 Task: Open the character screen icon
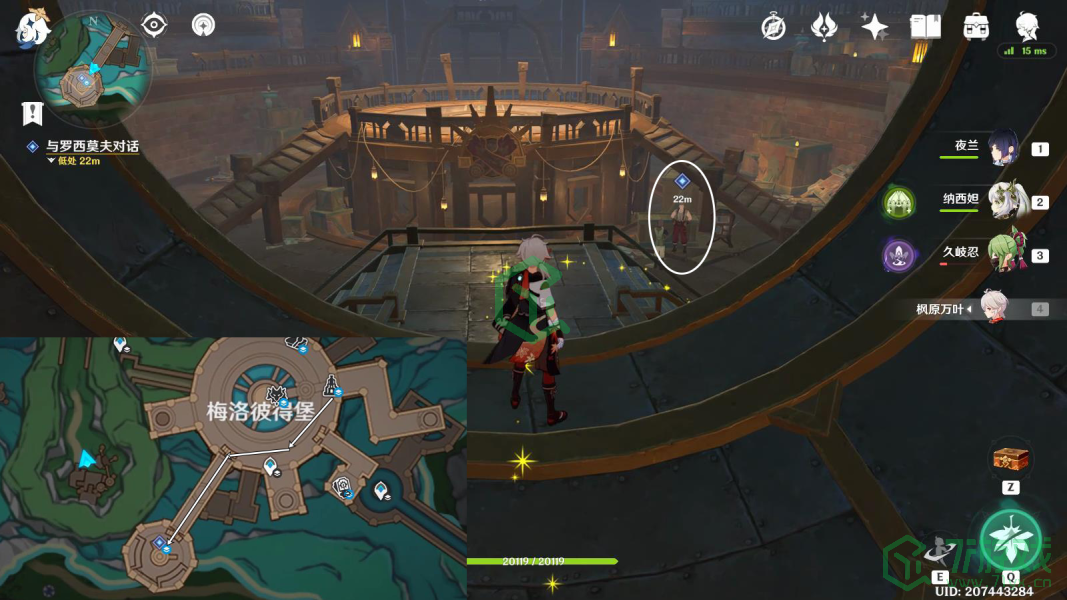pyautogui.click(x=1027, y=26)
